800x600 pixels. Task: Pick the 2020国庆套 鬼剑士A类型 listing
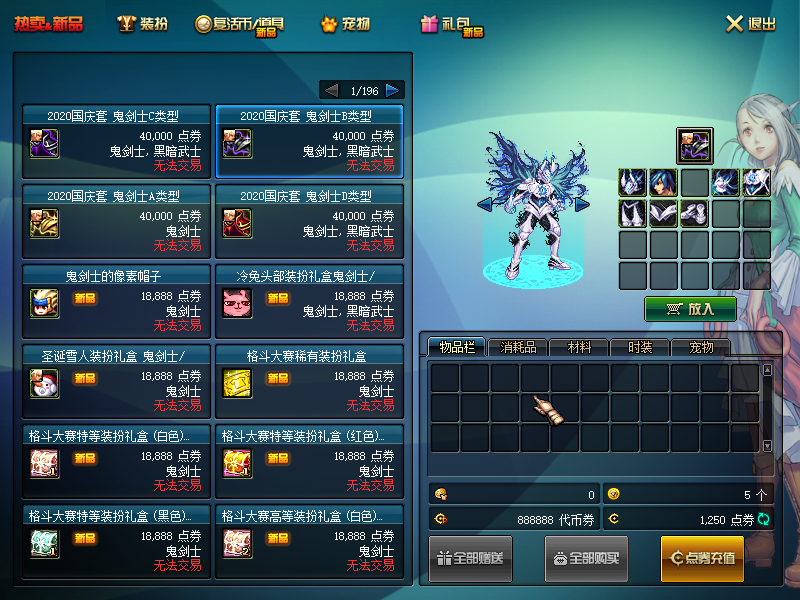tap(116, 219)
